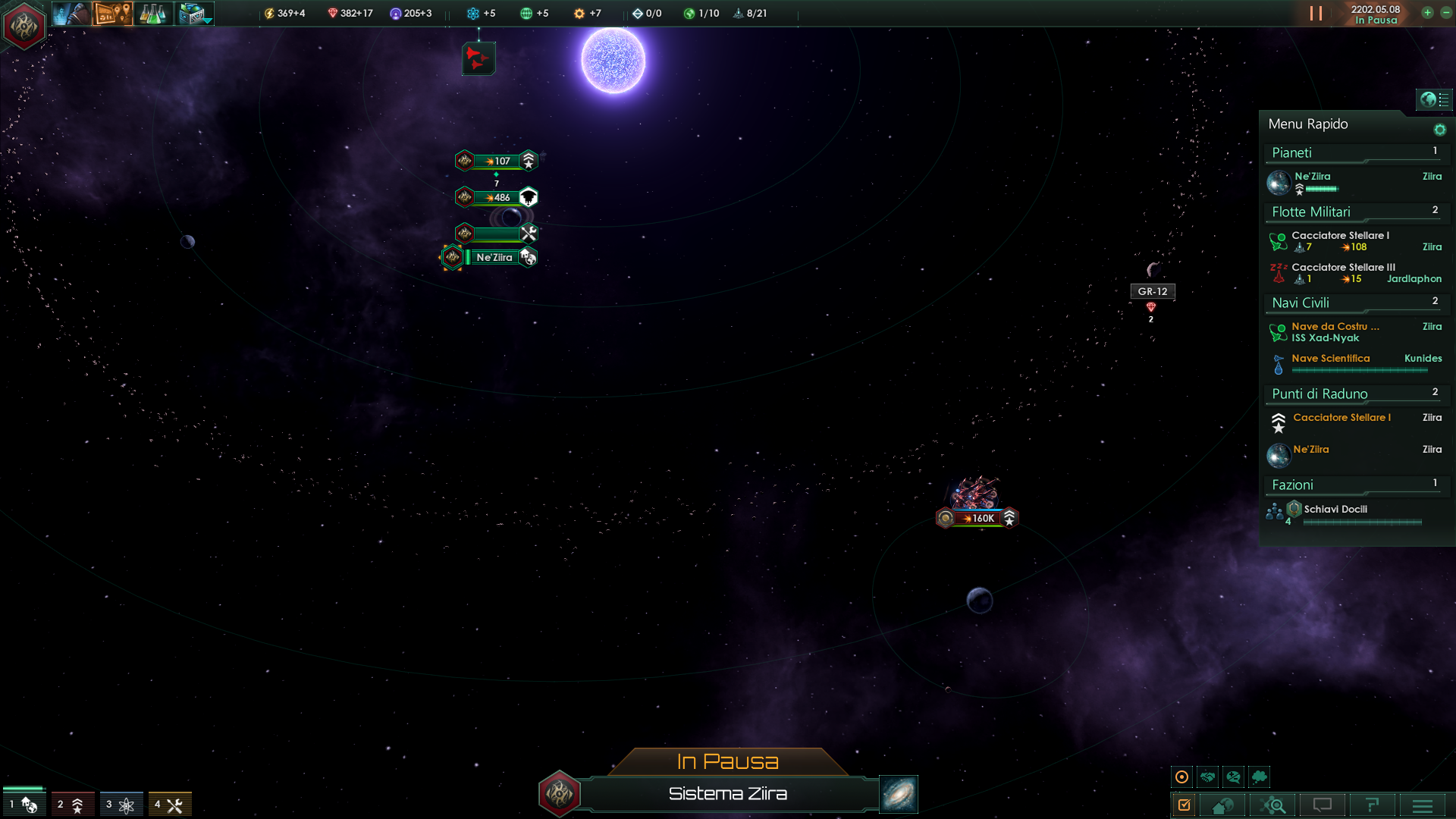Toggle the pause button near the date
The image size is (1456, 819).
point(1316,14)
